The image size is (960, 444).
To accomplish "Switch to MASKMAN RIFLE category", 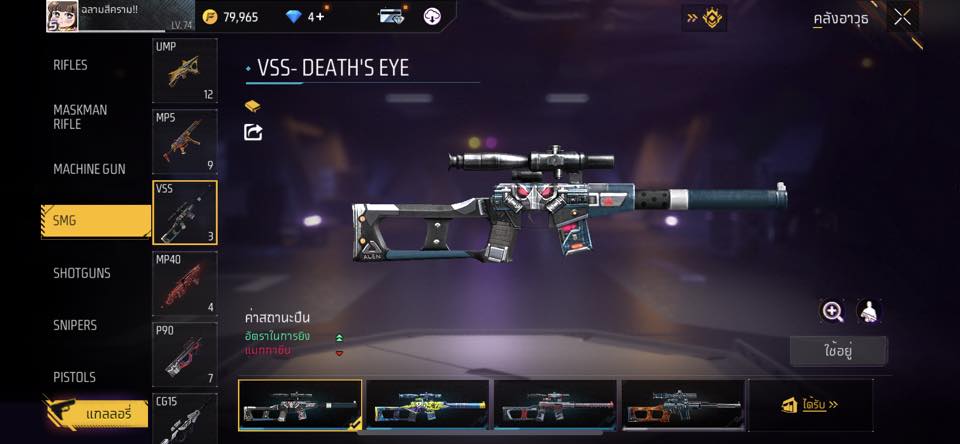I will coord(80,117).
